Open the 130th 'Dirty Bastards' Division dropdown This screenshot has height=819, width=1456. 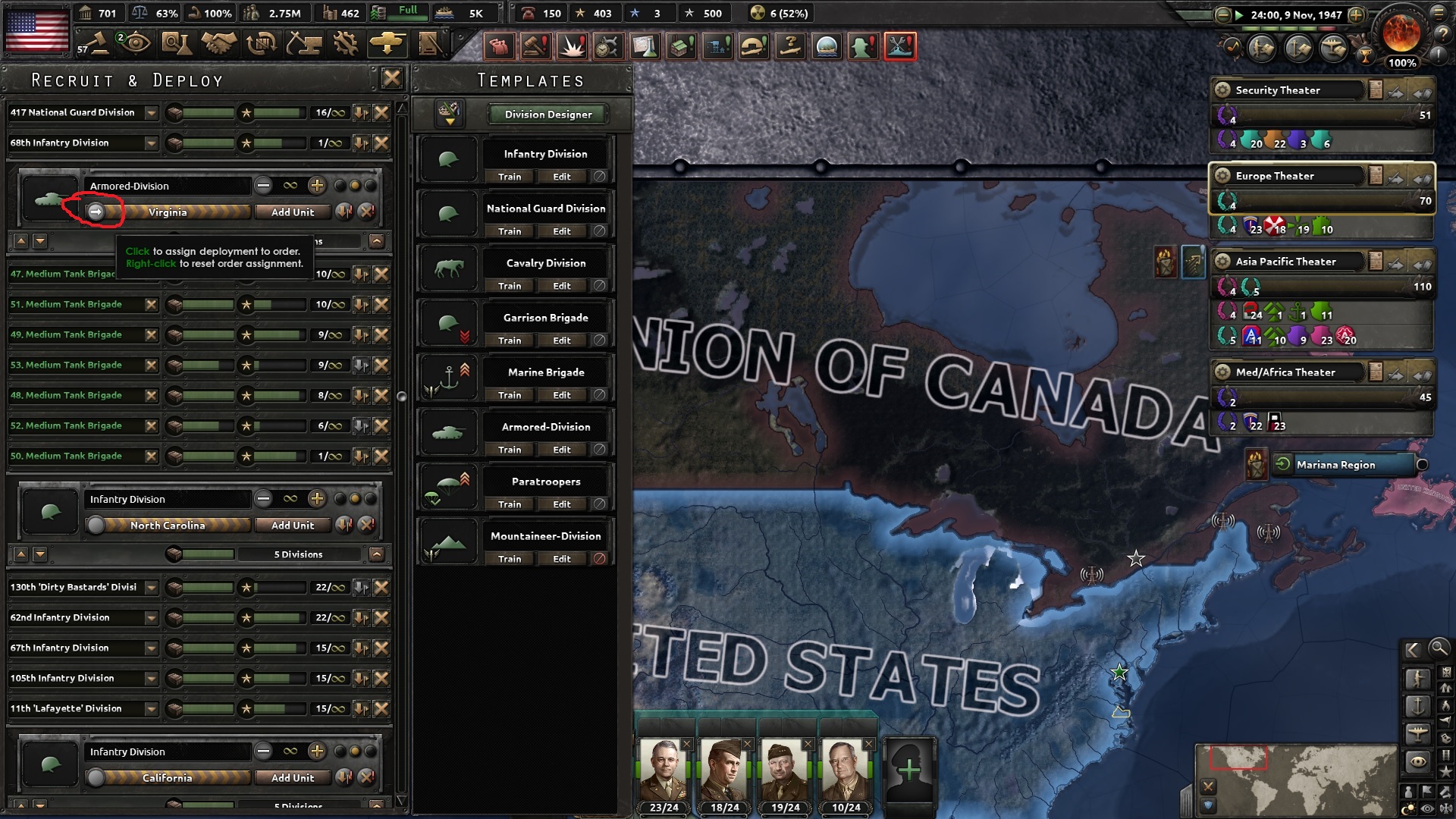click(x=151, y=587)
